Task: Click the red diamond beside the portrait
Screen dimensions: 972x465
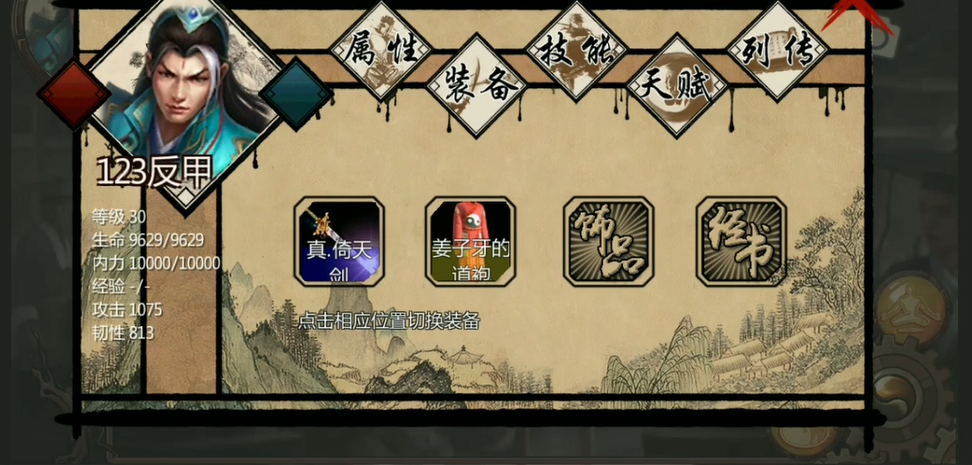Action: [73, 94]
